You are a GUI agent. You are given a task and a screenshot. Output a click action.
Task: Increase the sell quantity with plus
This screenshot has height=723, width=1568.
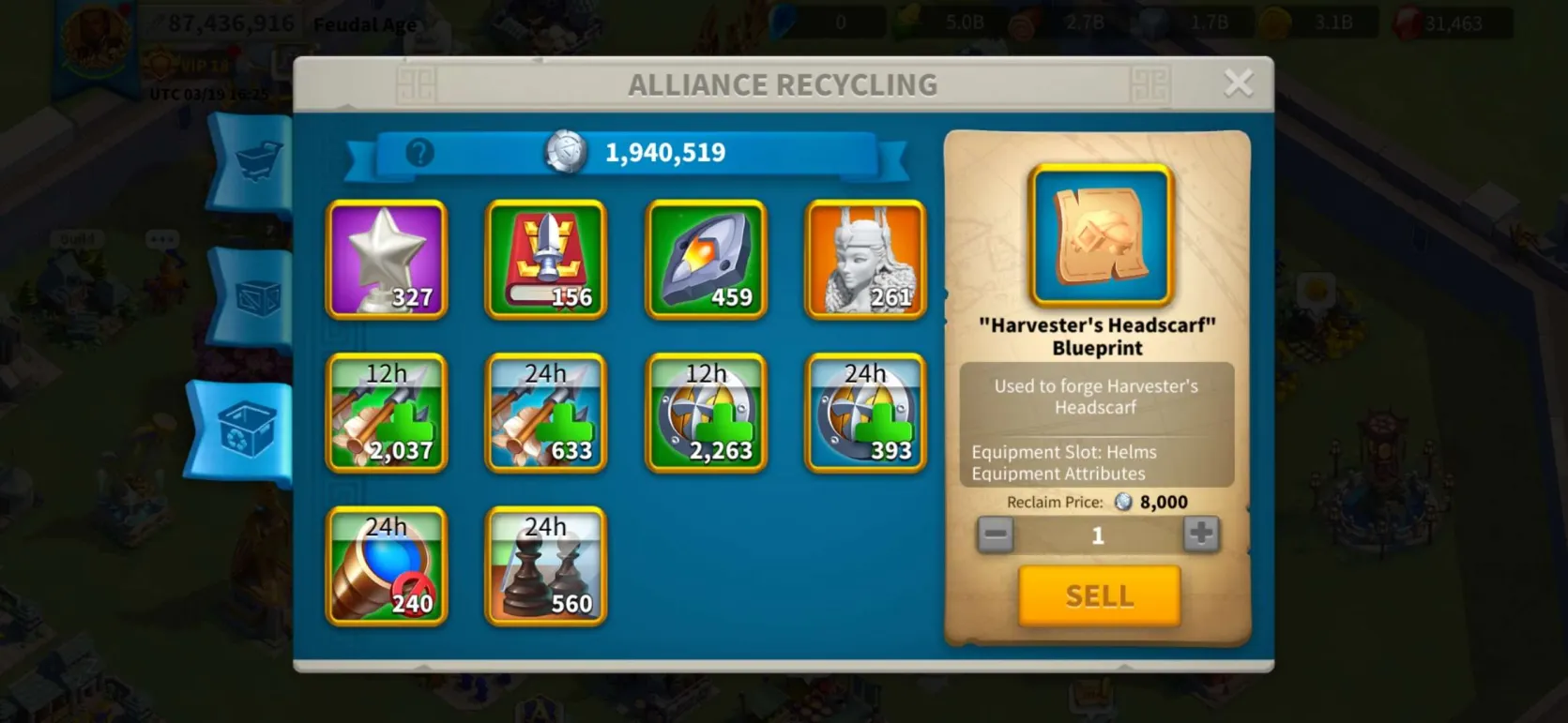coord(1200,535)
